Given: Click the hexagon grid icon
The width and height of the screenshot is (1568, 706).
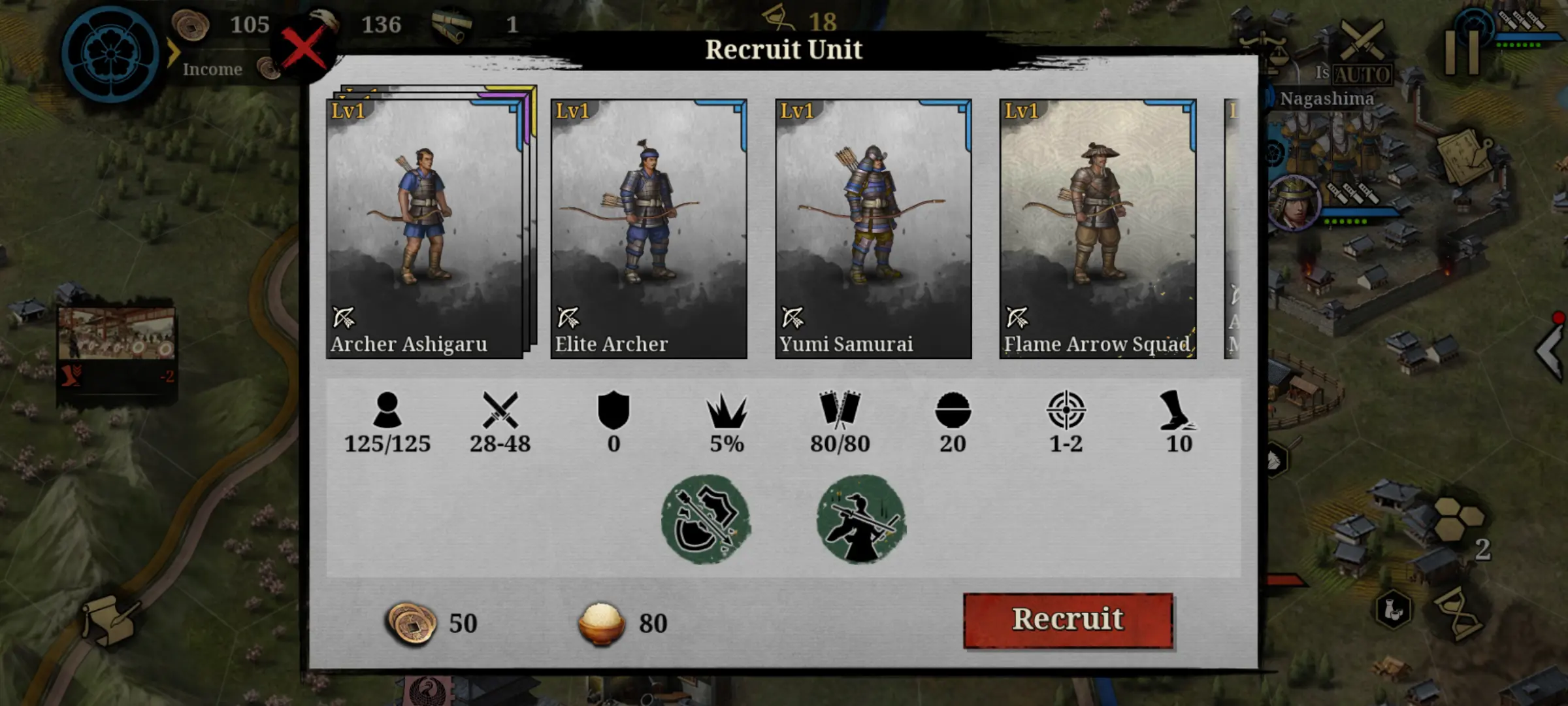Looking at the screenshot, I should (x=1460, y=519).
